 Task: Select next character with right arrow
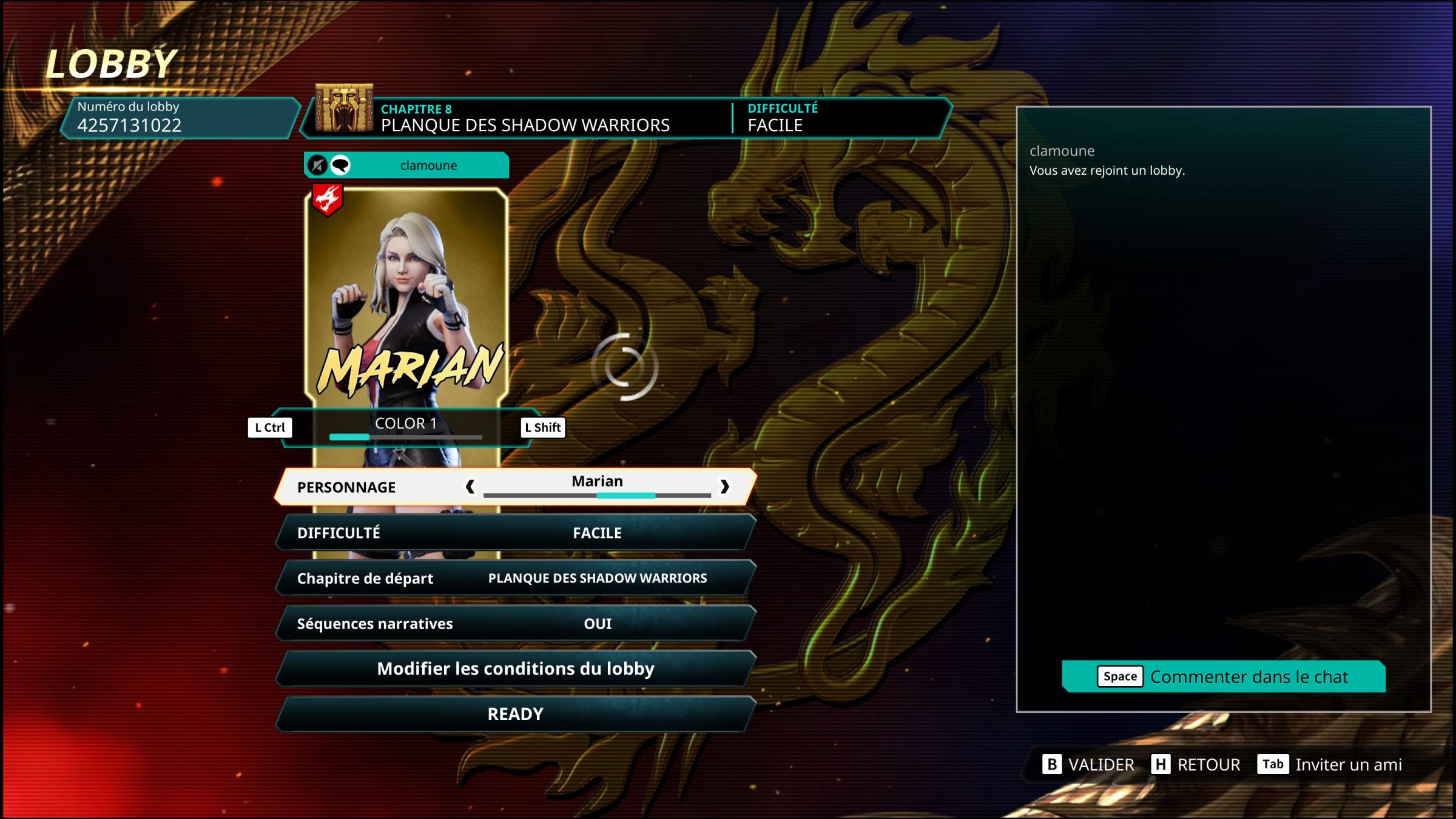tap(724, 487)
